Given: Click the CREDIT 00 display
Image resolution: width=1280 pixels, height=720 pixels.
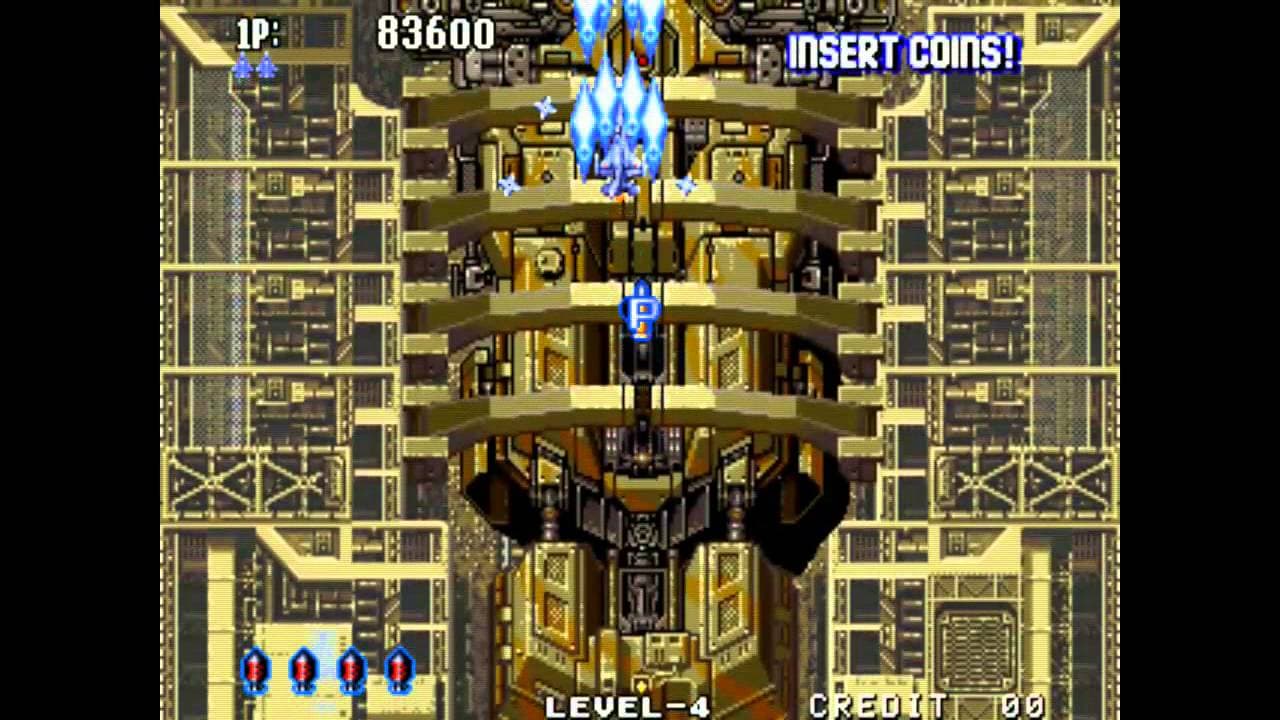Looking at the screenshot, I should tap(925, 705).
